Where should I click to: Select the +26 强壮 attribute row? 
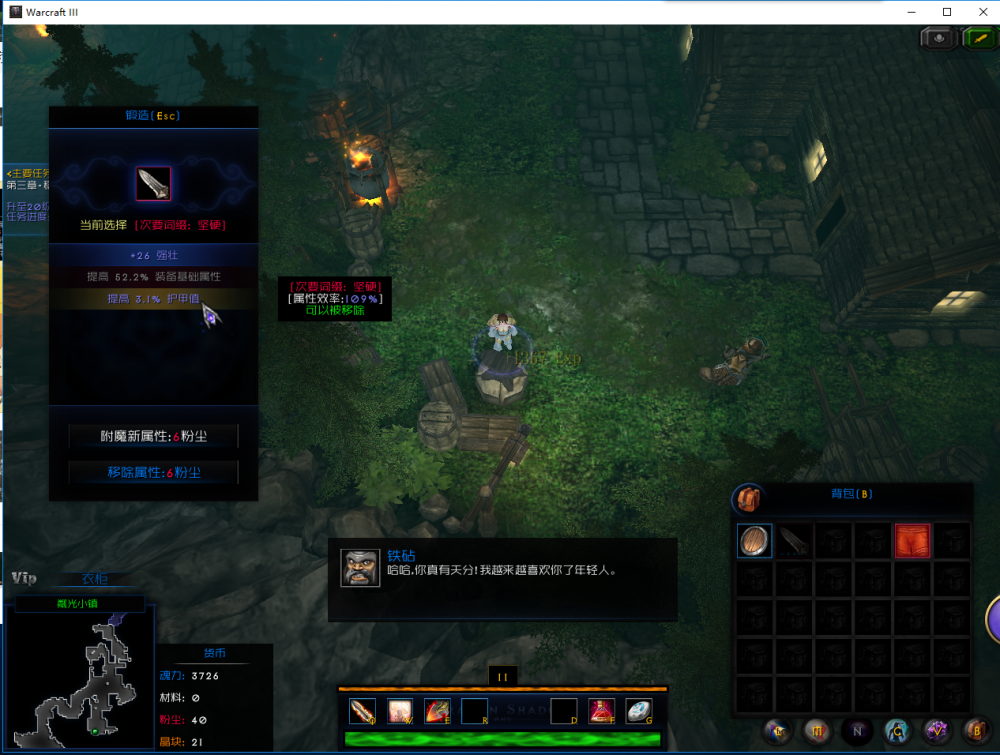coord(153,256)
